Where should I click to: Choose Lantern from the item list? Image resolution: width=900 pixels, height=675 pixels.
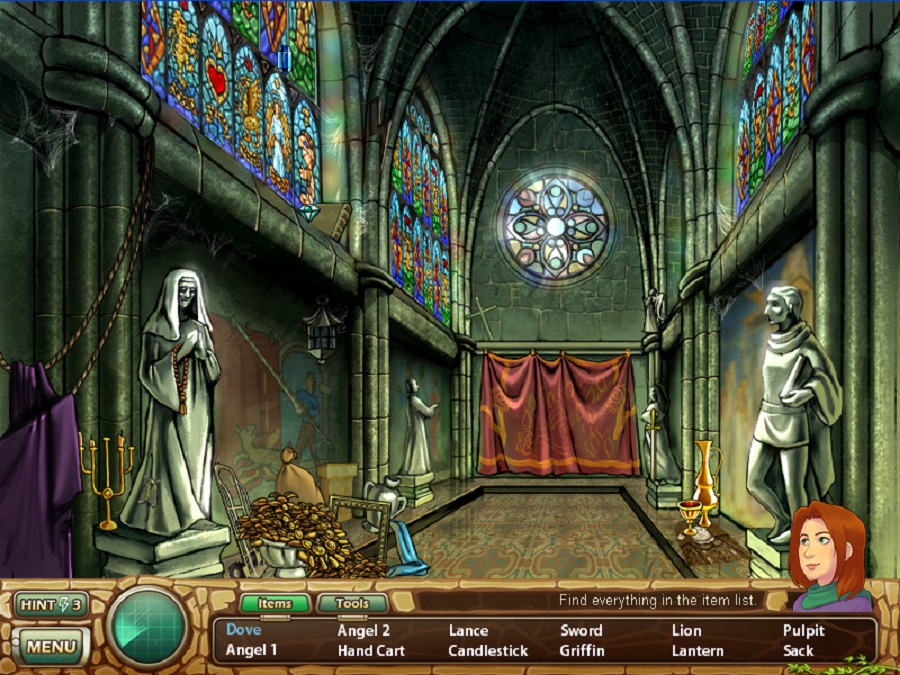coord(697,650)
